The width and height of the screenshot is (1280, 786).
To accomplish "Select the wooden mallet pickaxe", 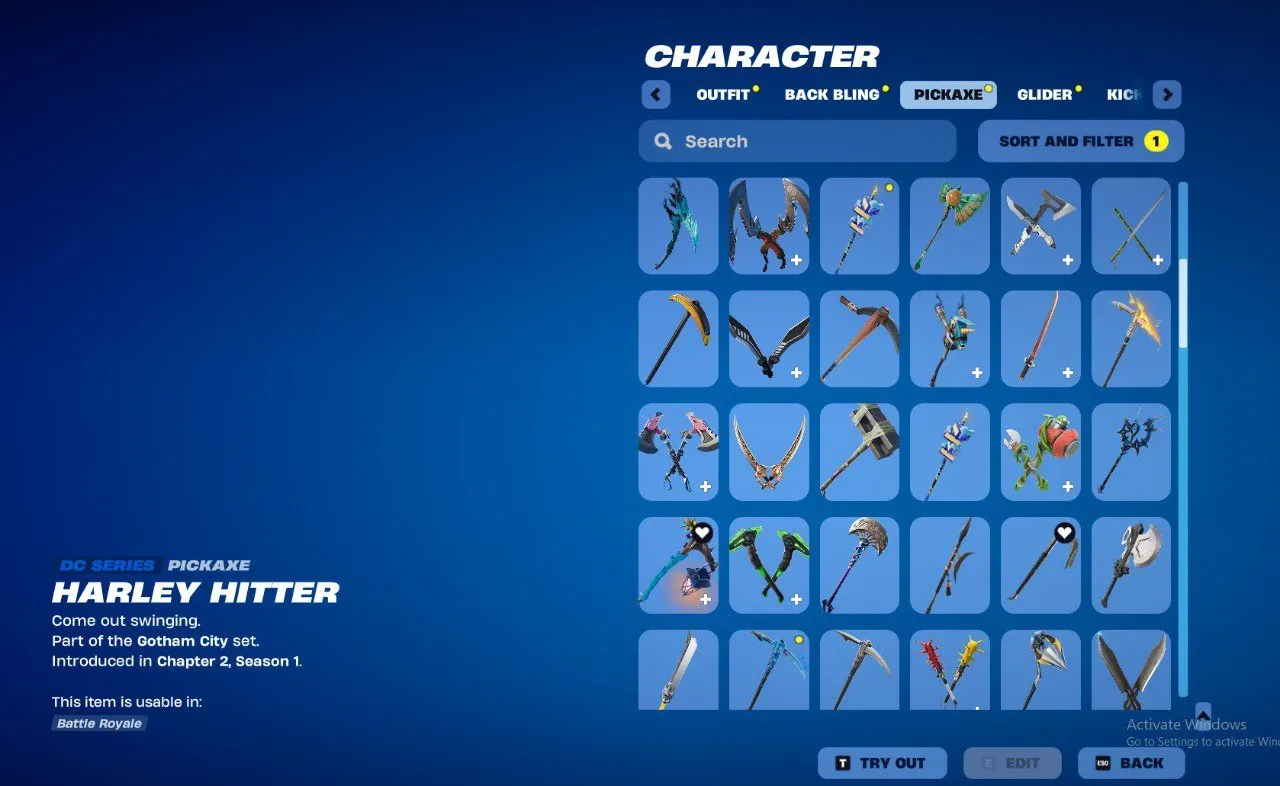I will 859,451.
